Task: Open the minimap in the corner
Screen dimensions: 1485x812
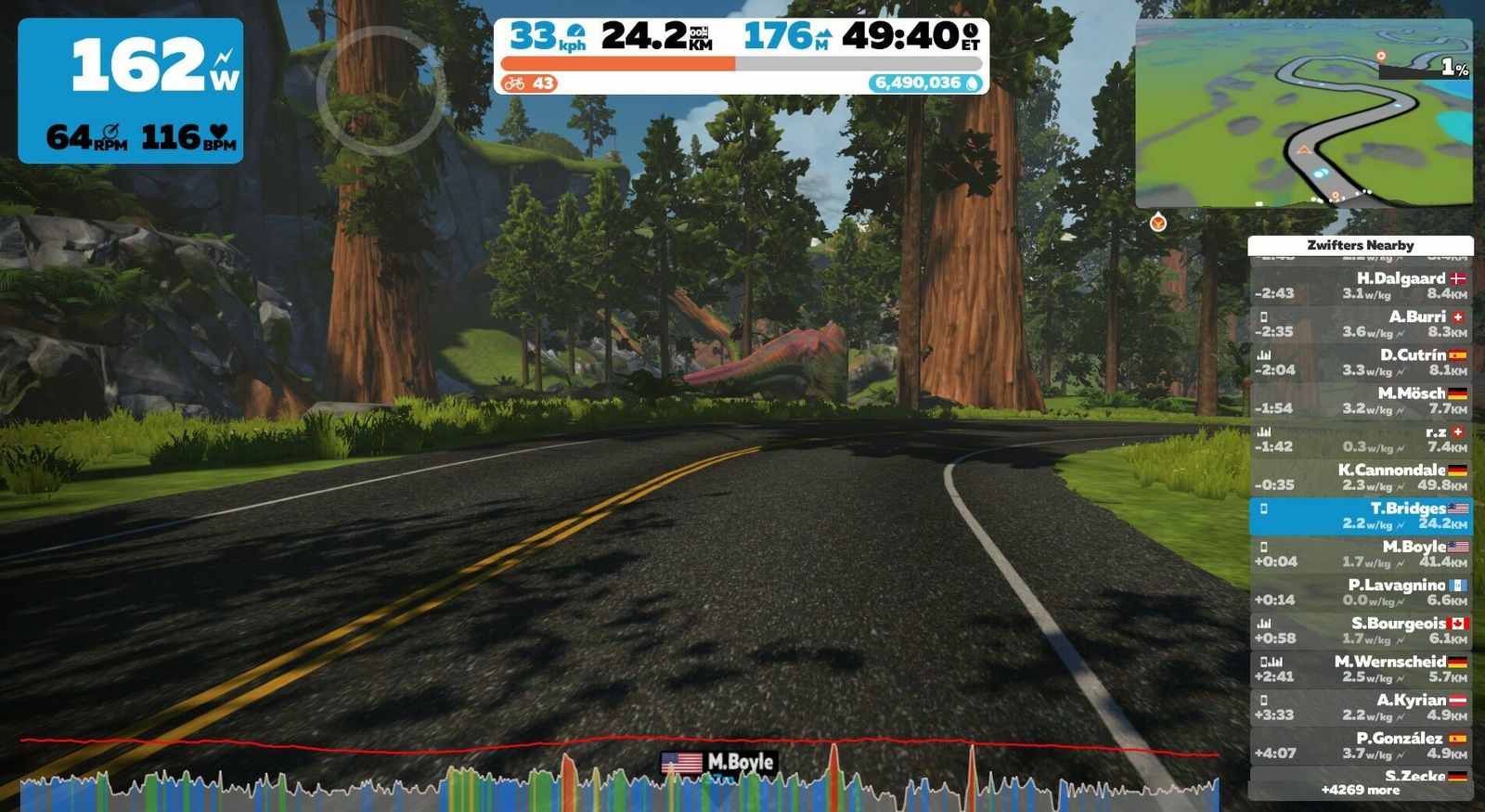Action: coord(1303,113)
